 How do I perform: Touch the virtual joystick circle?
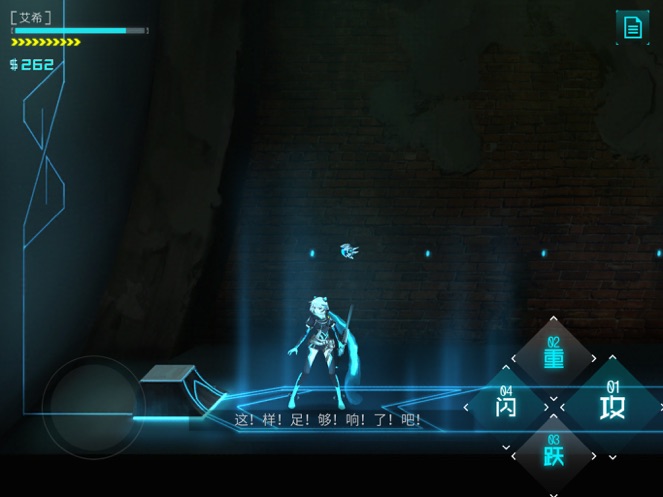point(93,405)
